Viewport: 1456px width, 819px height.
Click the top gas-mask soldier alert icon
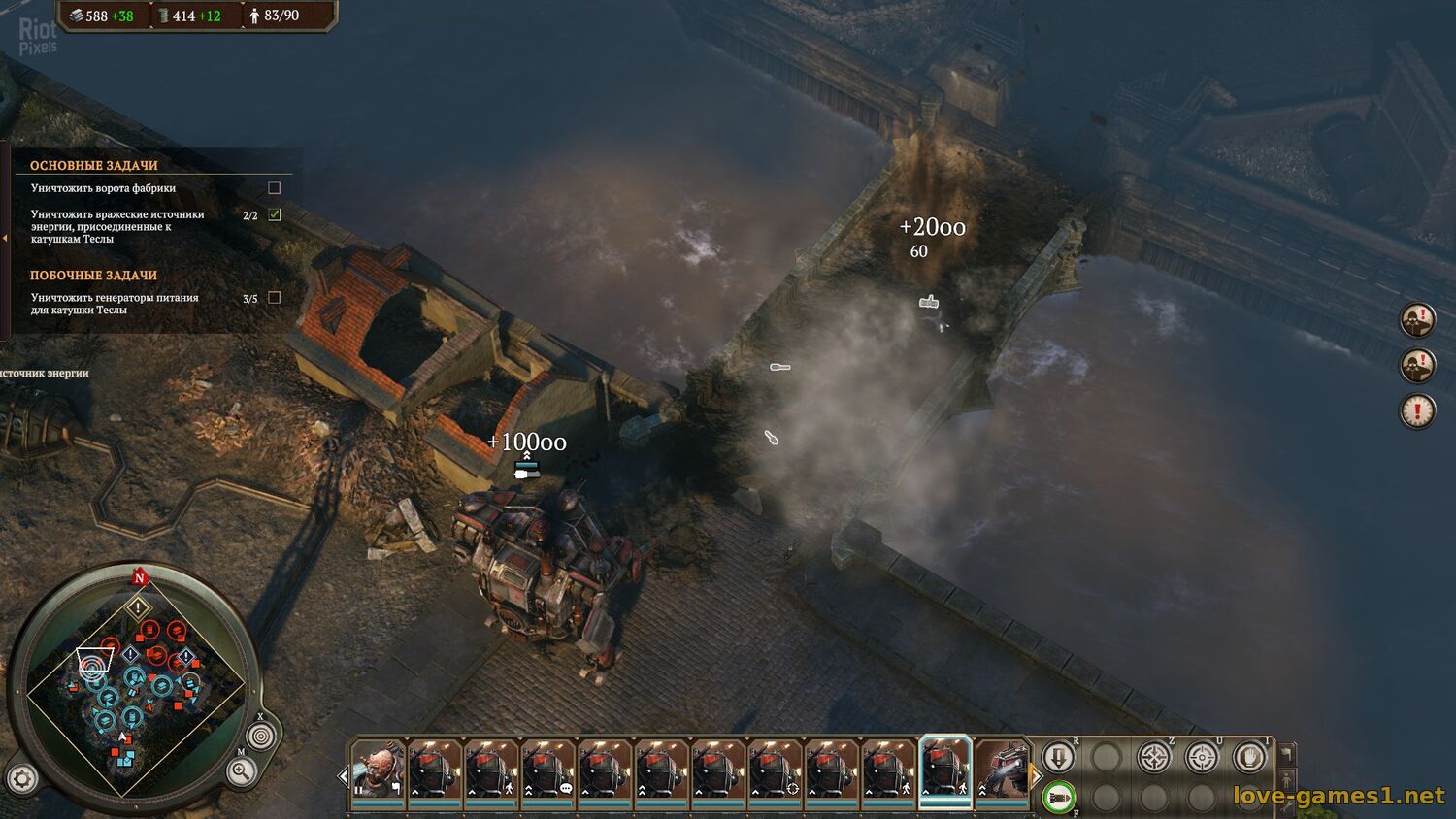point(1417,319)
